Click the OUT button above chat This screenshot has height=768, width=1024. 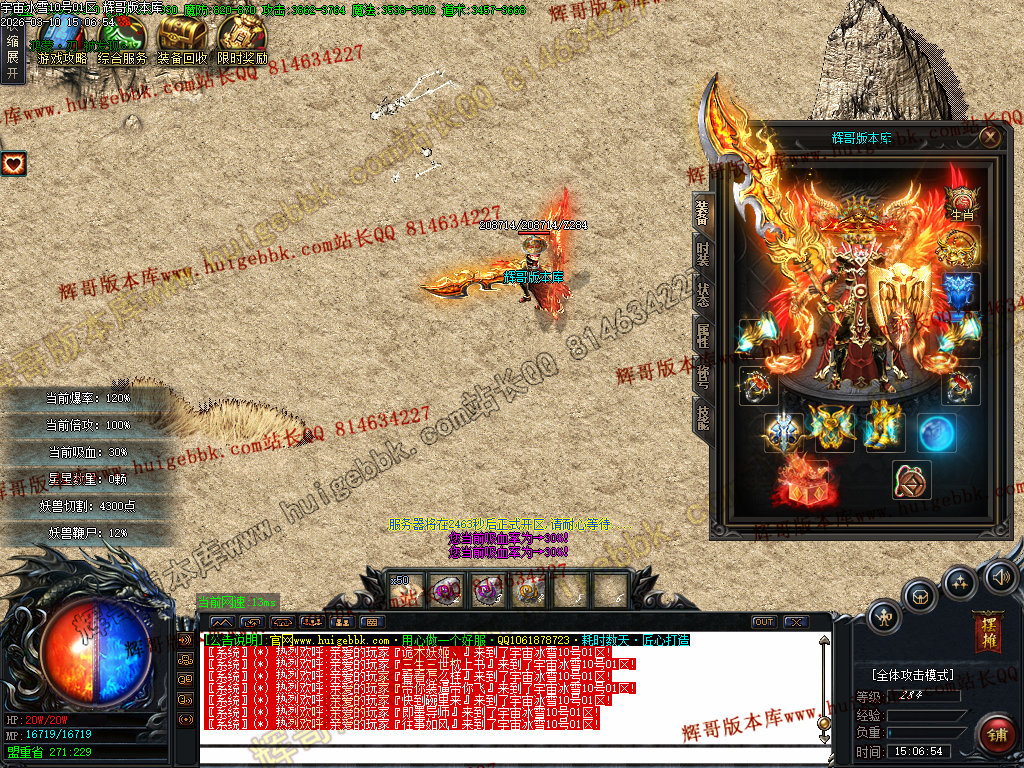coord(764,622)
